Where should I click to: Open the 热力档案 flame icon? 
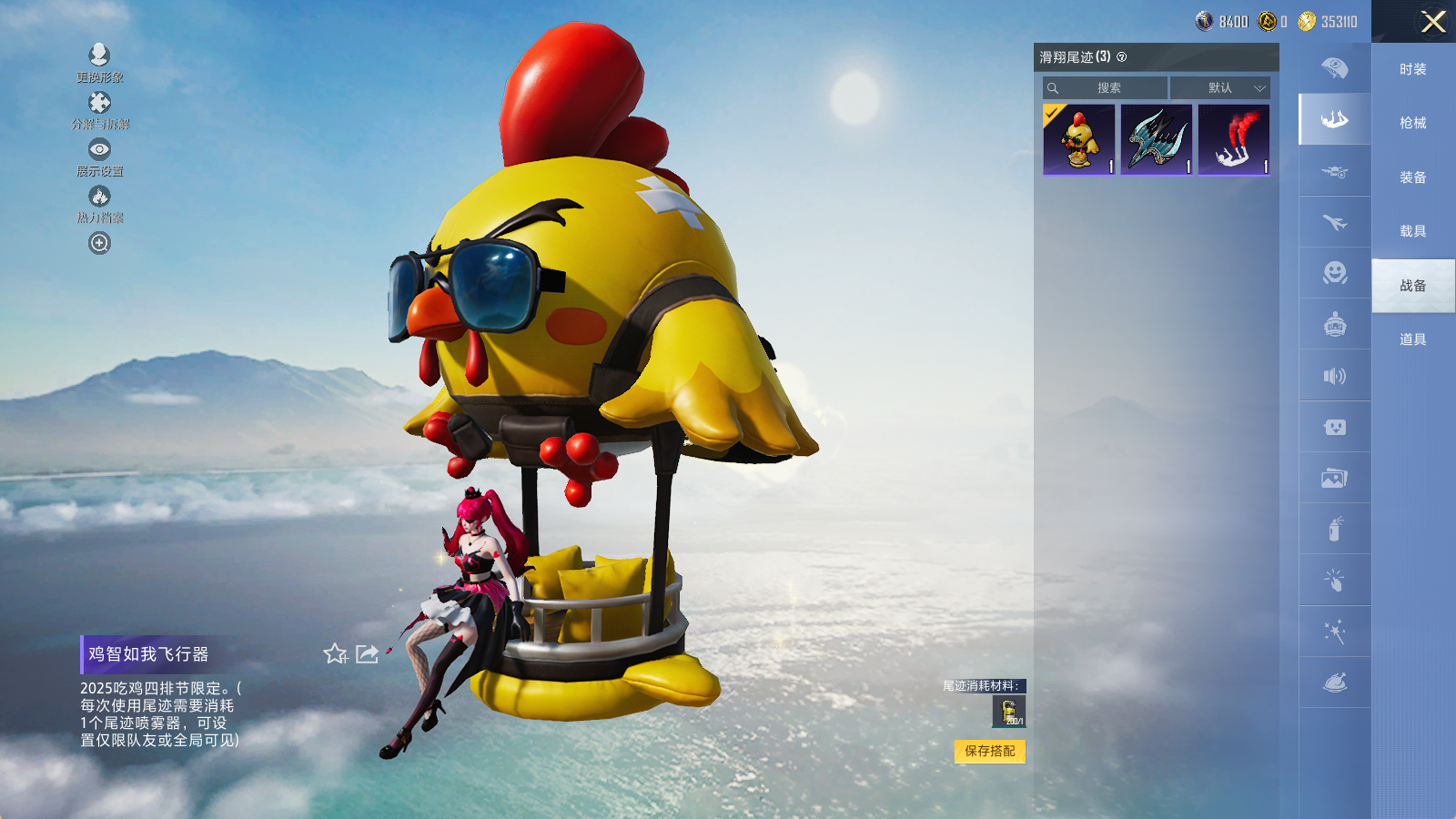pyautogui.click(x=99, y=203)
